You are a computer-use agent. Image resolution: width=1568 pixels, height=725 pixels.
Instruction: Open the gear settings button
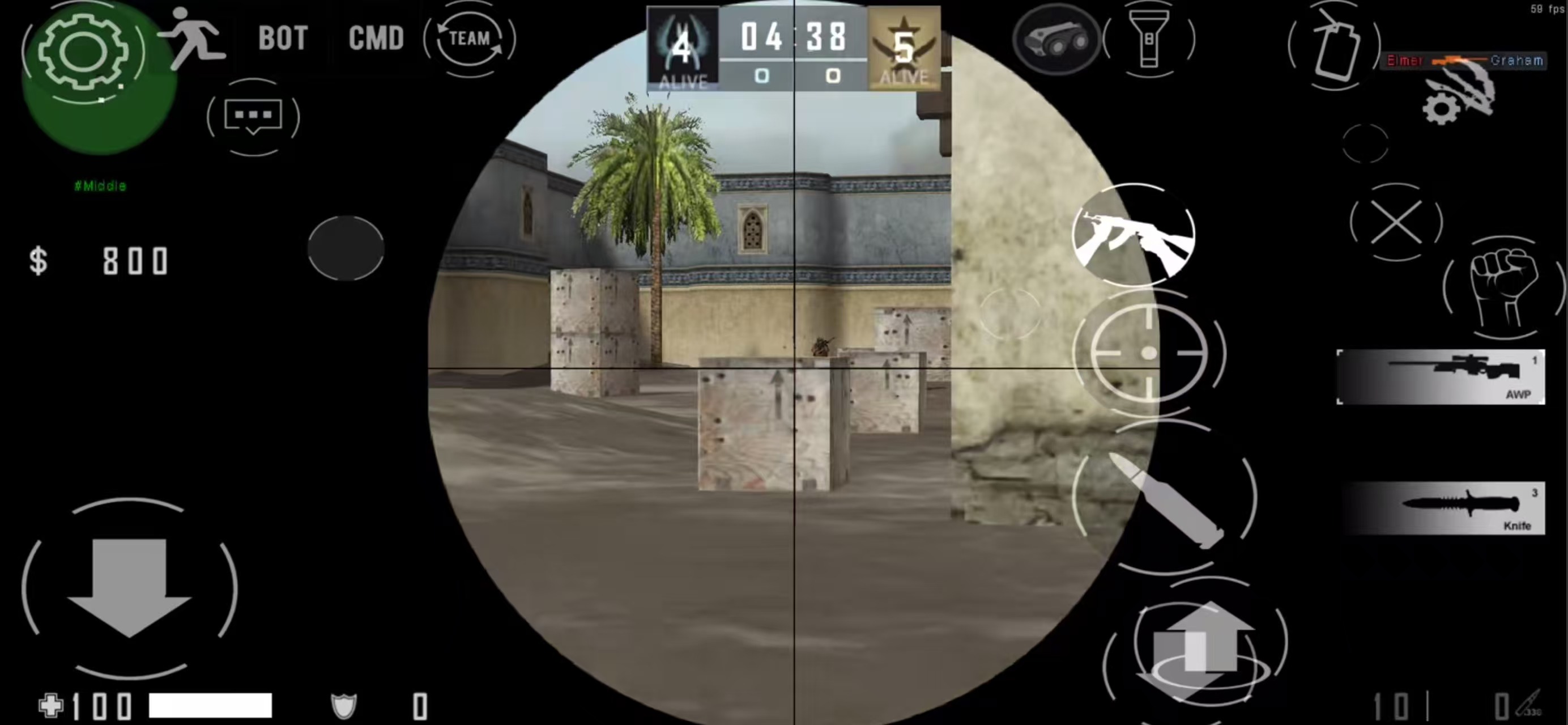(83, 52)
